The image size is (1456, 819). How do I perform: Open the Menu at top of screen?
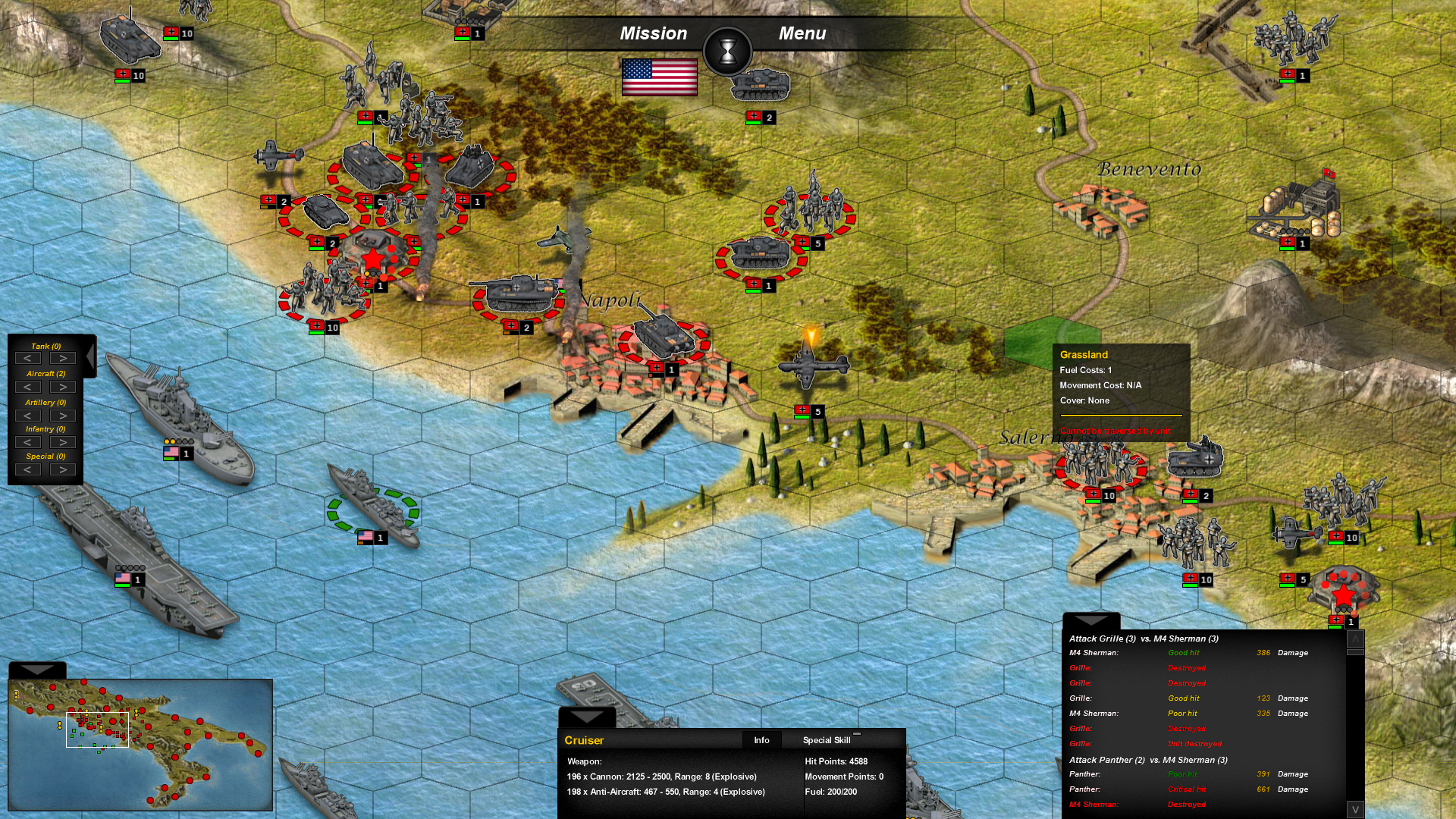[802, 33]
